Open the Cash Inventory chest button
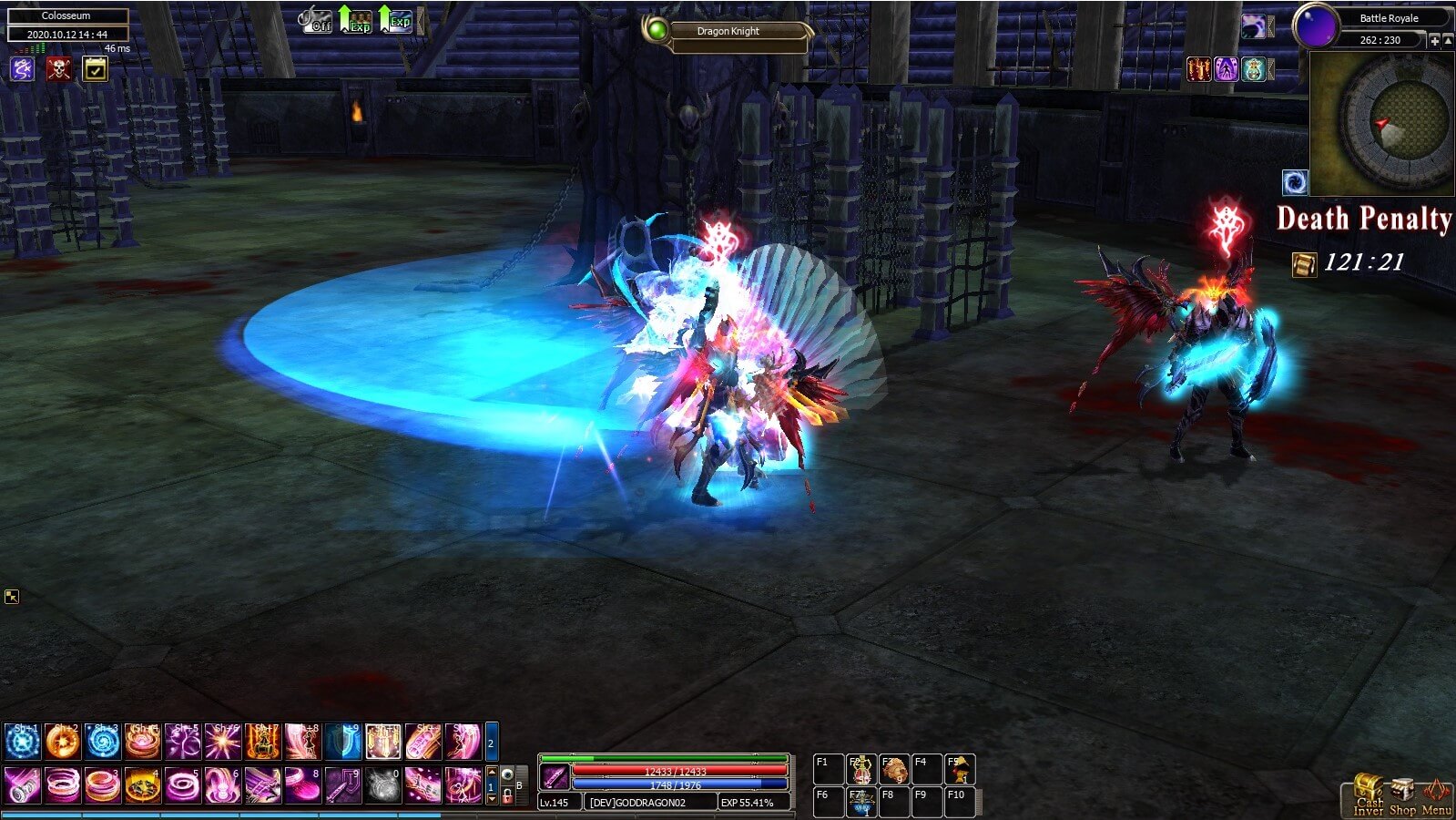Image resolution: width=1456 pixels, height=820 pixels. coord(1368,794)
